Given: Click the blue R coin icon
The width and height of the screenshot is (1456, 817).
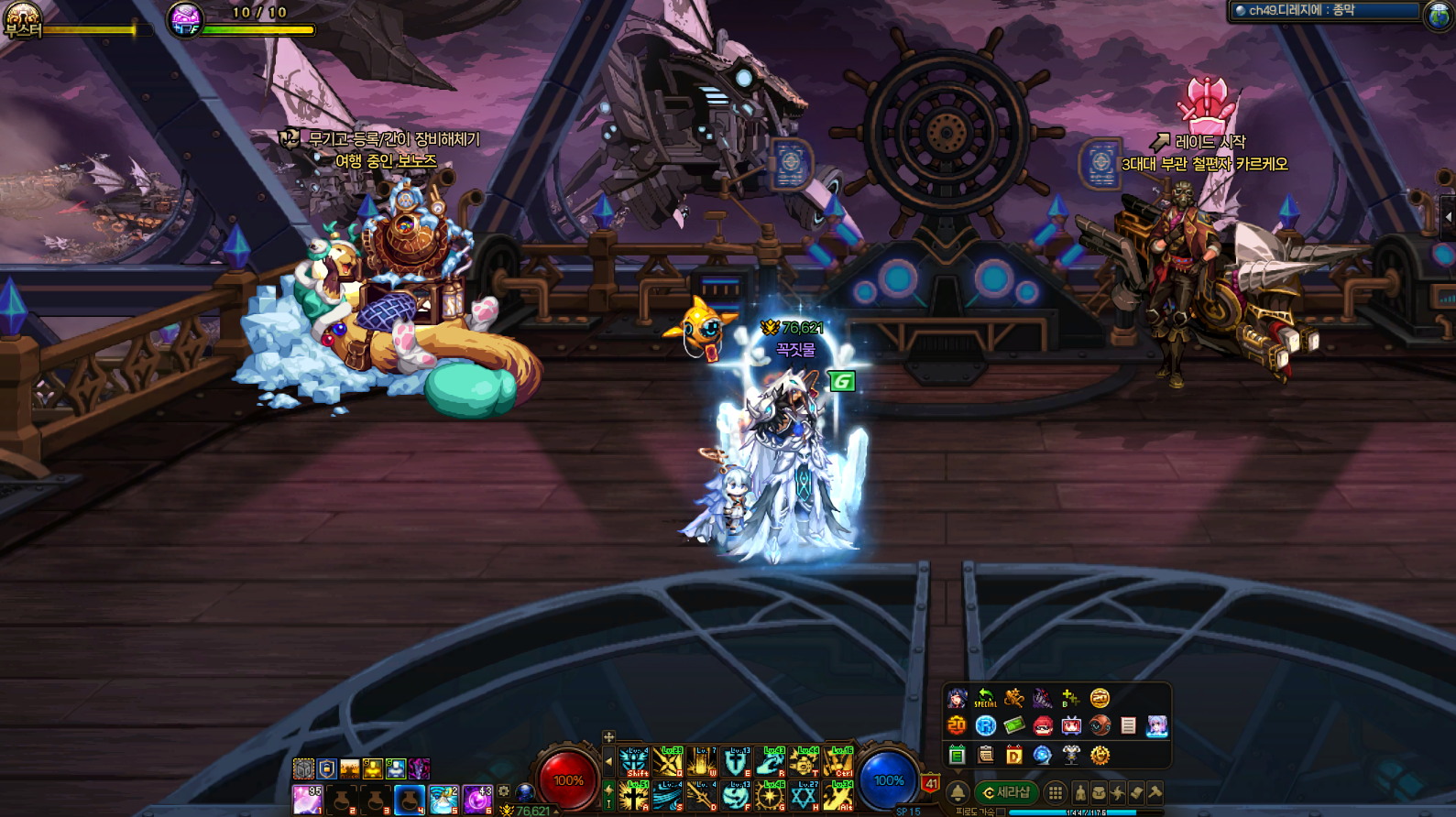Looking at the screenshot, I should coord(985,726).
